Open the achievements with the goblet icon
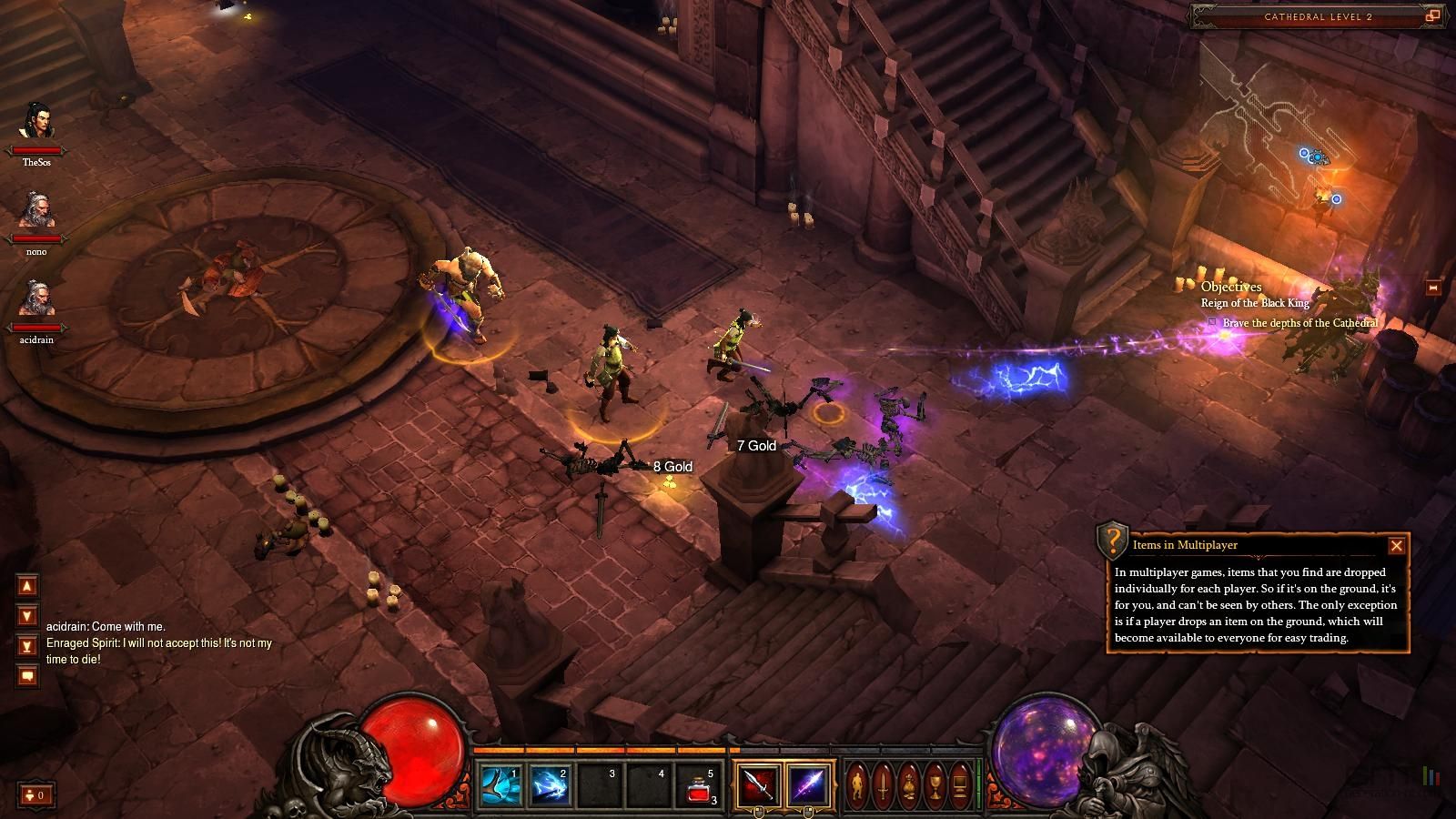1456x819 pixels. point(935,784)
